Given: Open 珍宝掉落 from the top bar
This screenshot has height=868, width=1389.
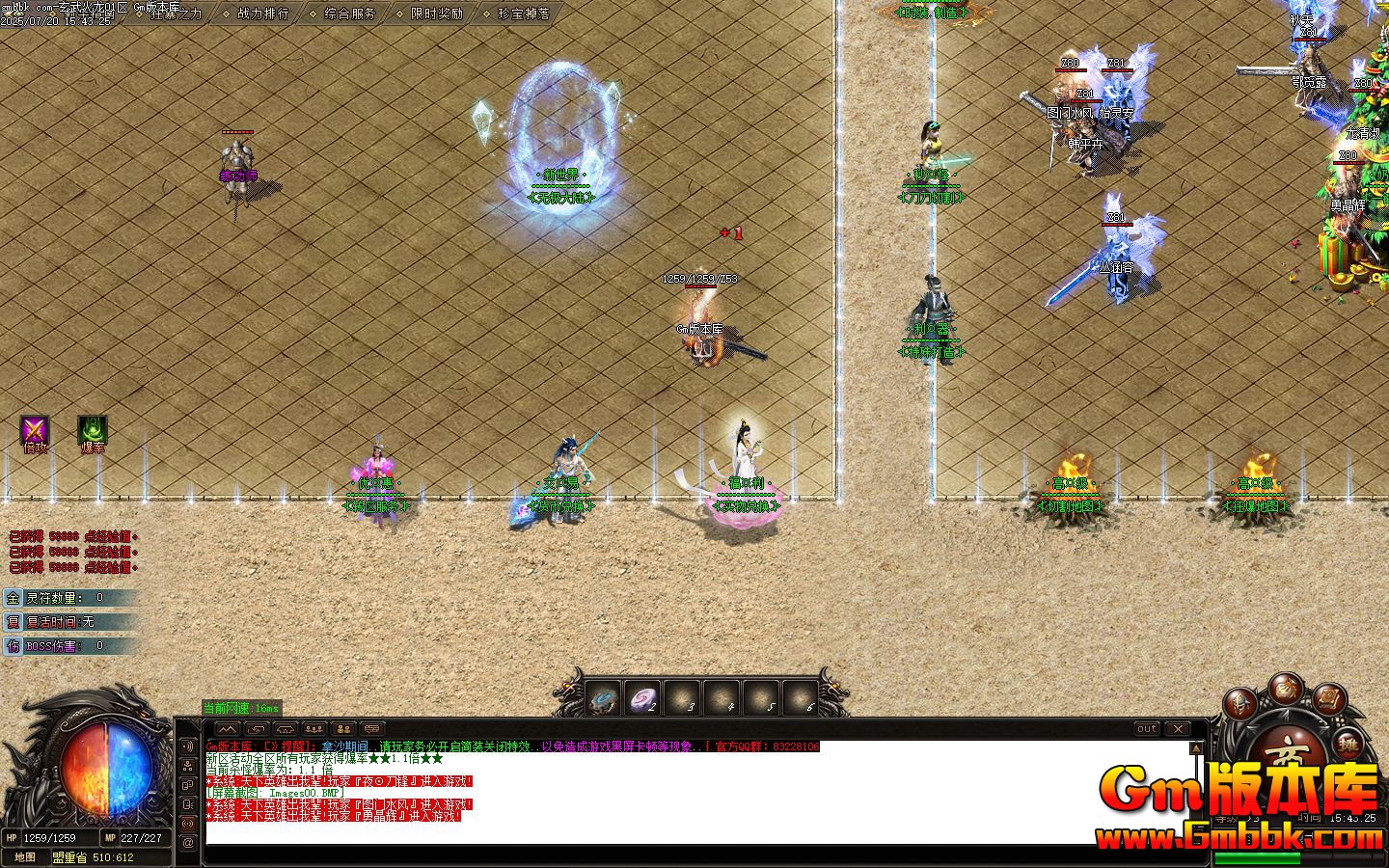Looking at the screenshot, I should (x=522, y=14).
